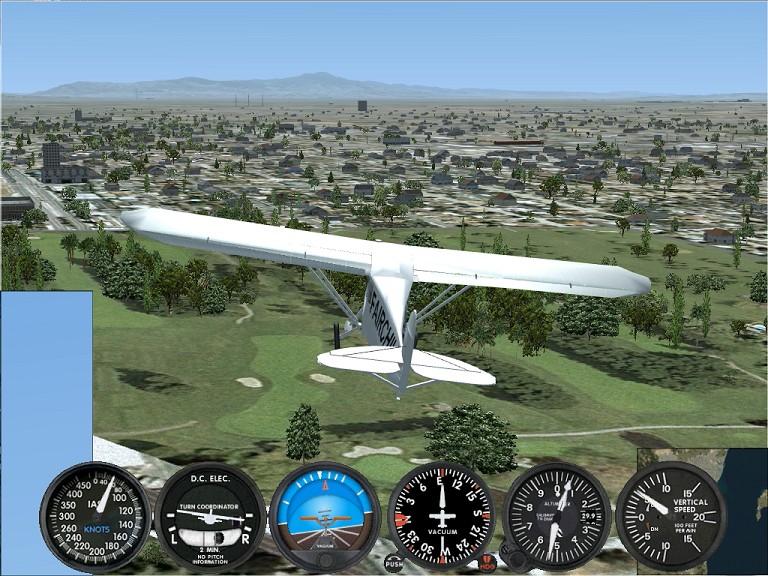Adjust the red HDG heading bug knob
Viewport: 768px width, 576px height.
(487, 562)
